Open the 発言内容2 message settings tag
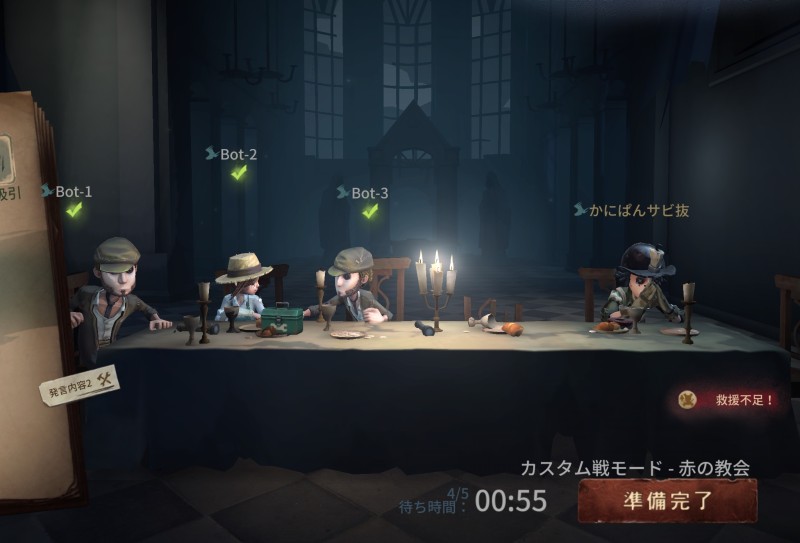This screenshot has height=543, width=800. pos(79,385)
